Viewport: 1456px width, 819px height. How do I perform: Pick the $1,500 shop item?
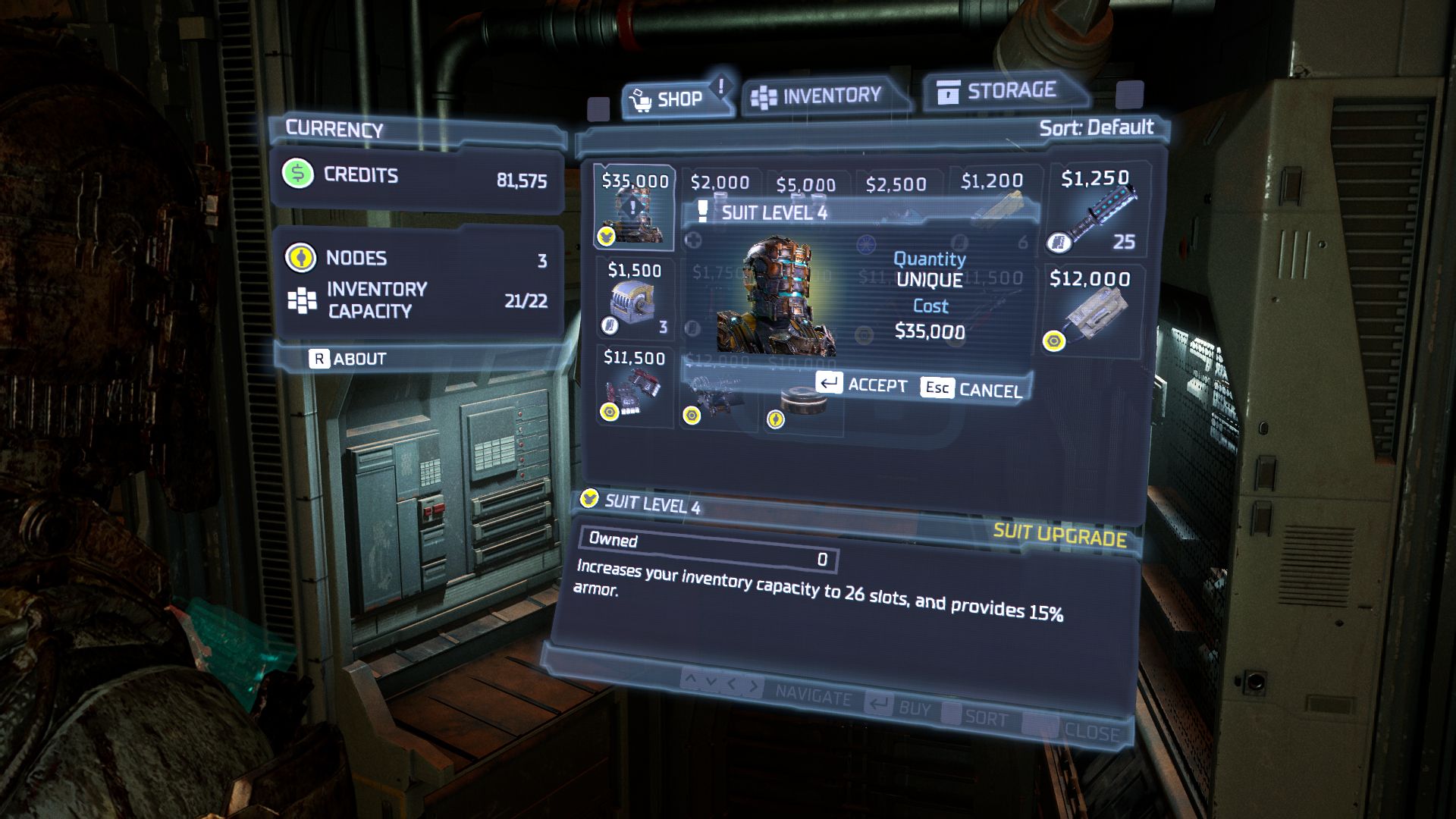pyautogui.click(x=635, y=298)
